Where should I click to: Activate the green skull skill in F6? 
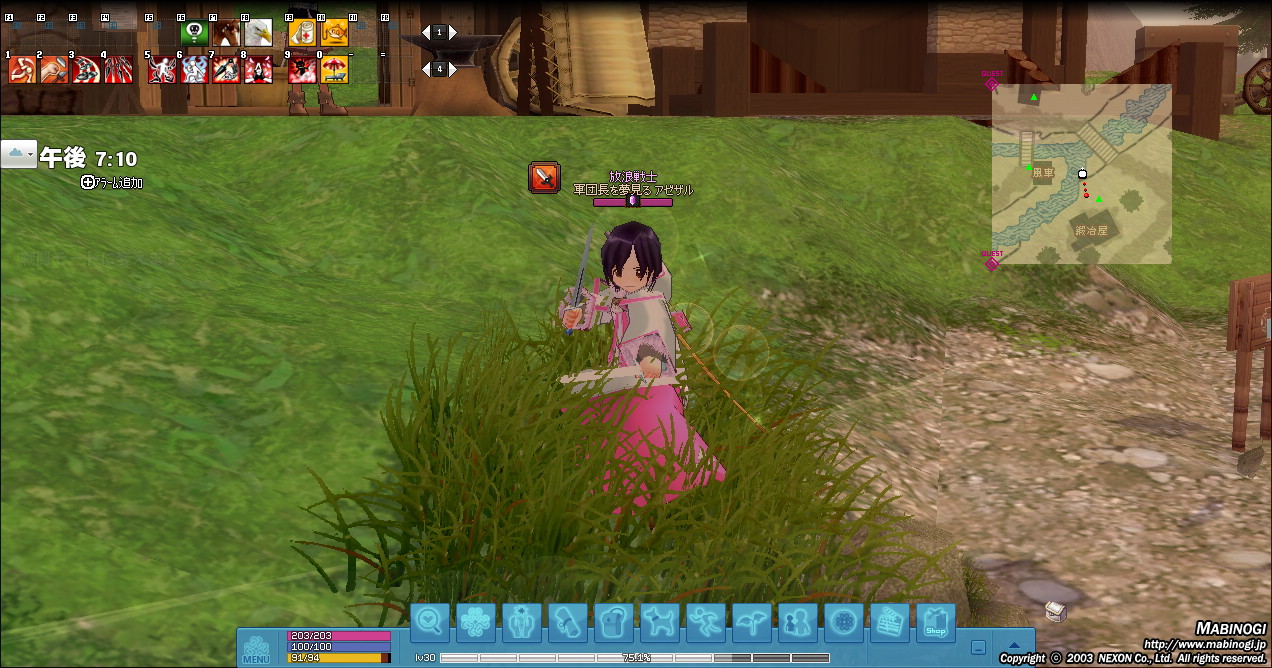click(x=194, y=33)
